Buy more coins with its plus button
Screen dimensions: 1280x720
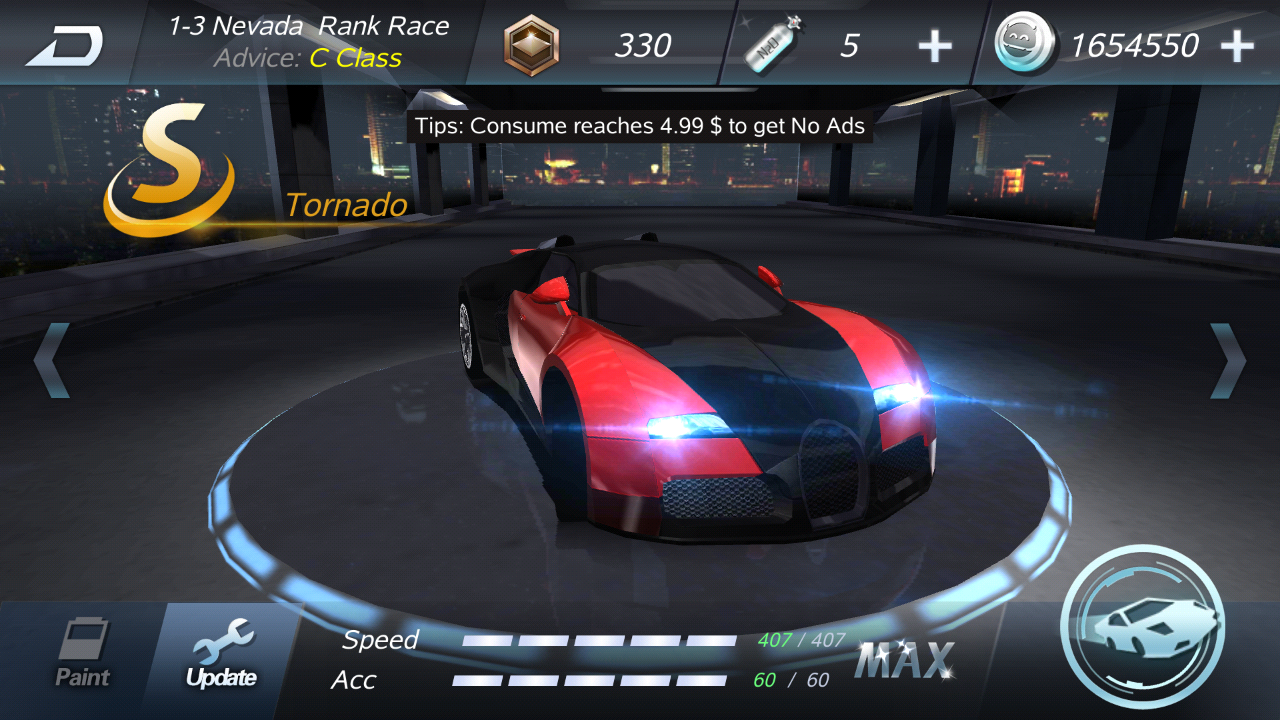(x=1240, y=44)
